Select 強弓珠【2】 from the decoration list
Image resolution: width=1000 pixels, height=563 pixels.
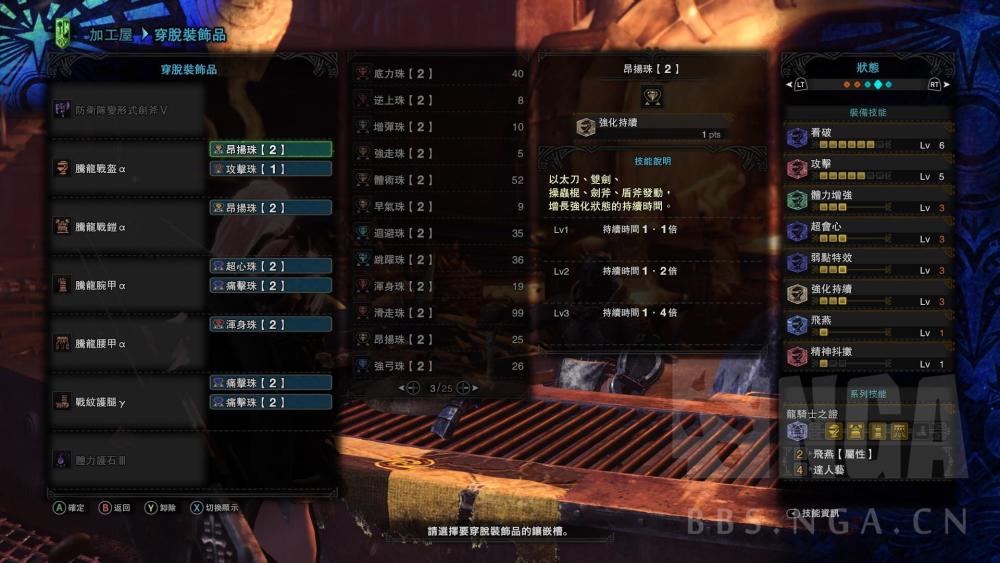440,366
